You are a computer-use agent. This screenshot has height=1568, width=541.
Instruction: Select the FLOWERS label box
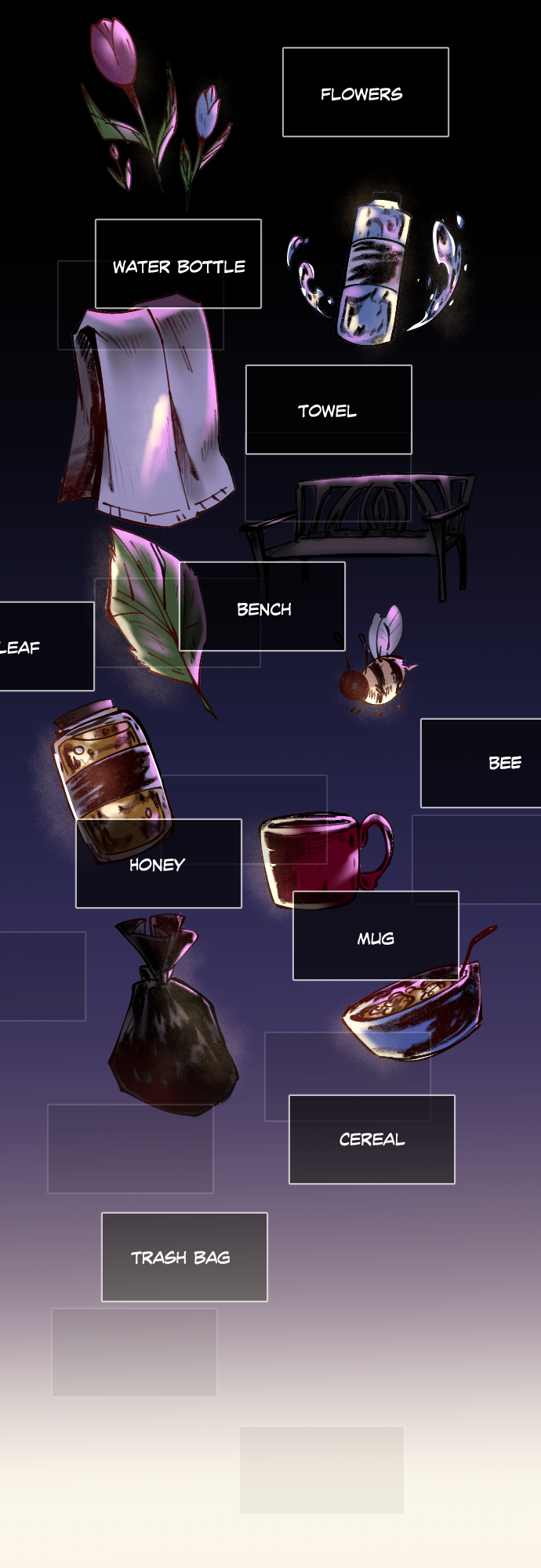click(x=365, y=93)
